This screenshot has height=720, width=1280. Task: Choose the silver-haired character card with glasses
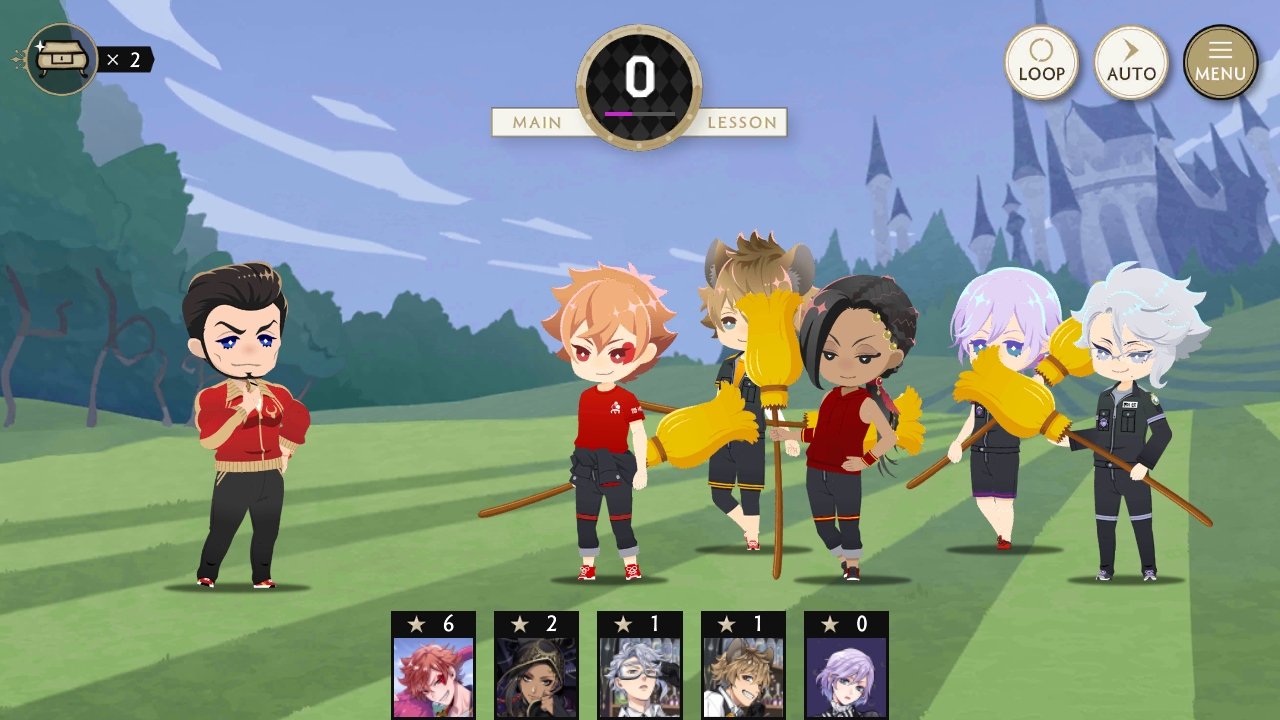[x=640, y=666]
